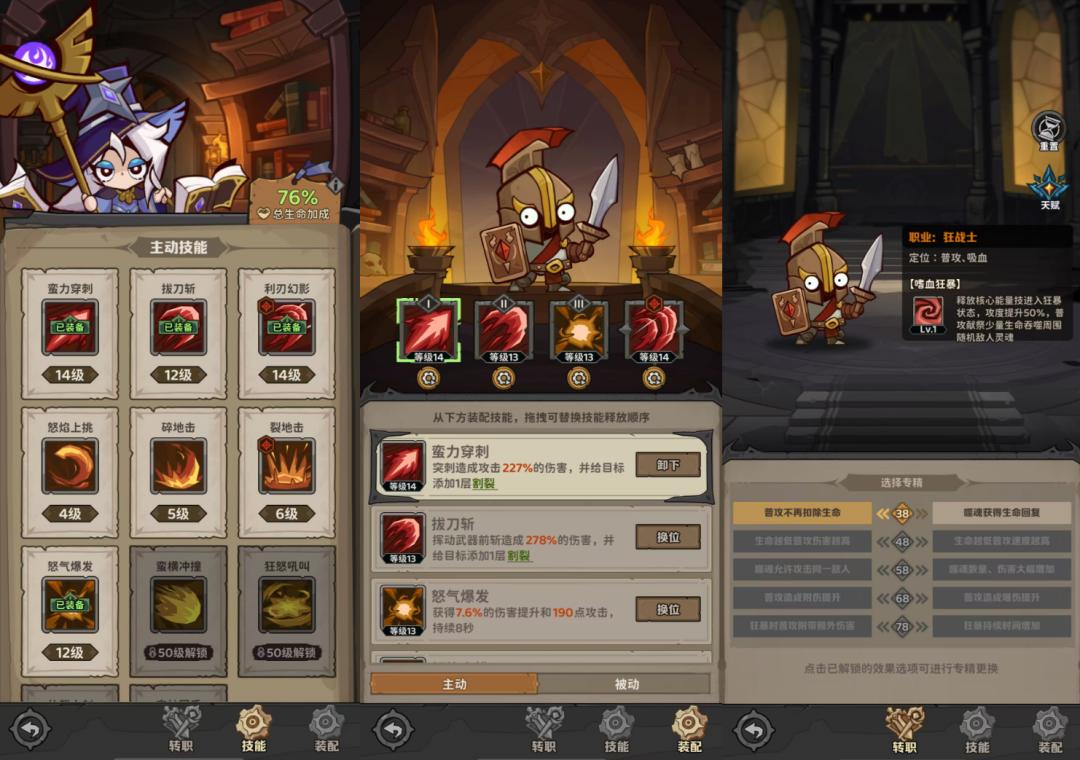Click 换位 on the 怒气爆发 row
The height and width of the screenshot is (760, 1080).
[668, 609]
